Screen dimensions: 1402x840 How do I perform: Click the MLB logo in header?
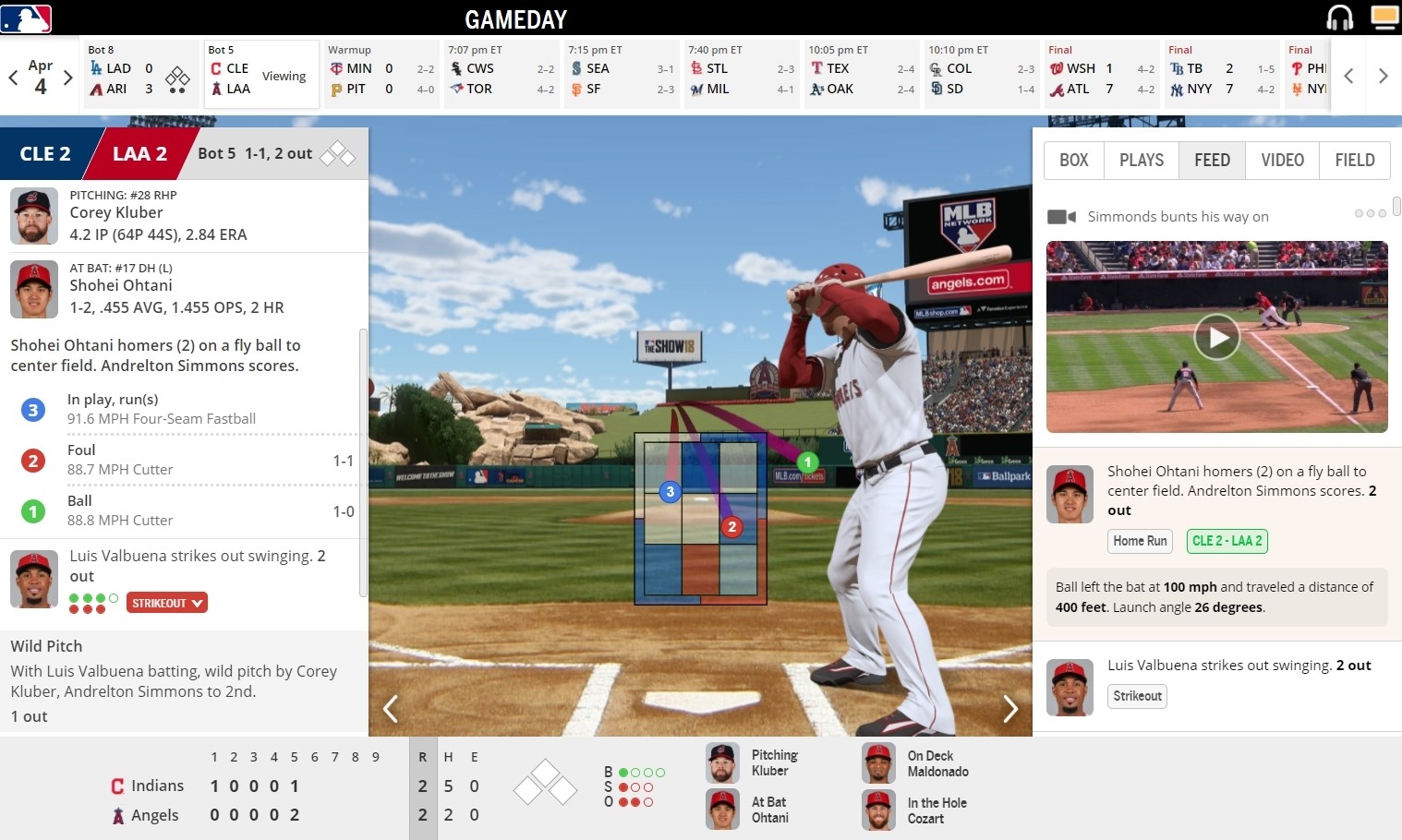tap(26, 18)
